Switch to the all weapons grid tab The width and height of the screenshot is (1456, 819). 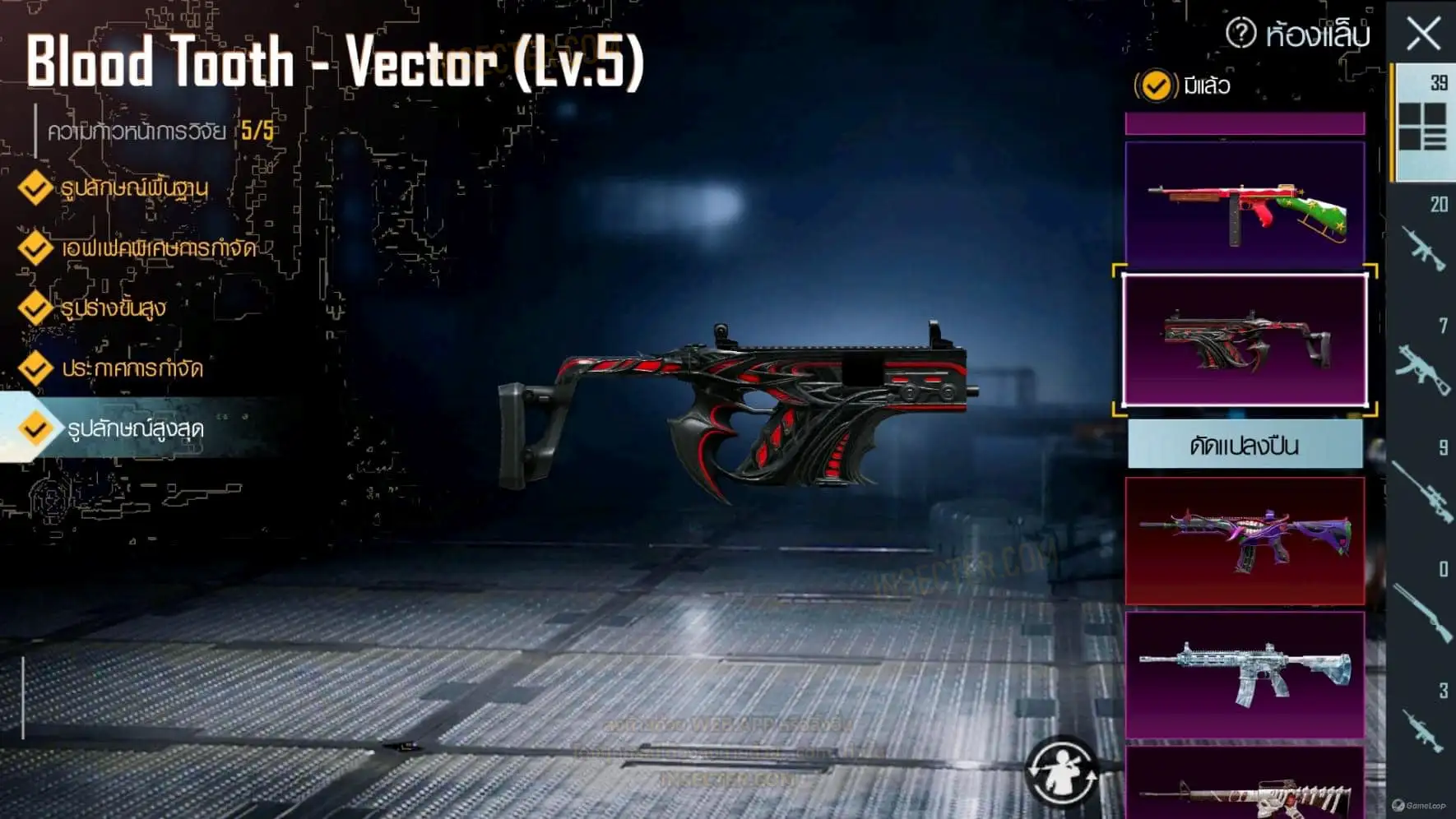tap(1422, 123)
